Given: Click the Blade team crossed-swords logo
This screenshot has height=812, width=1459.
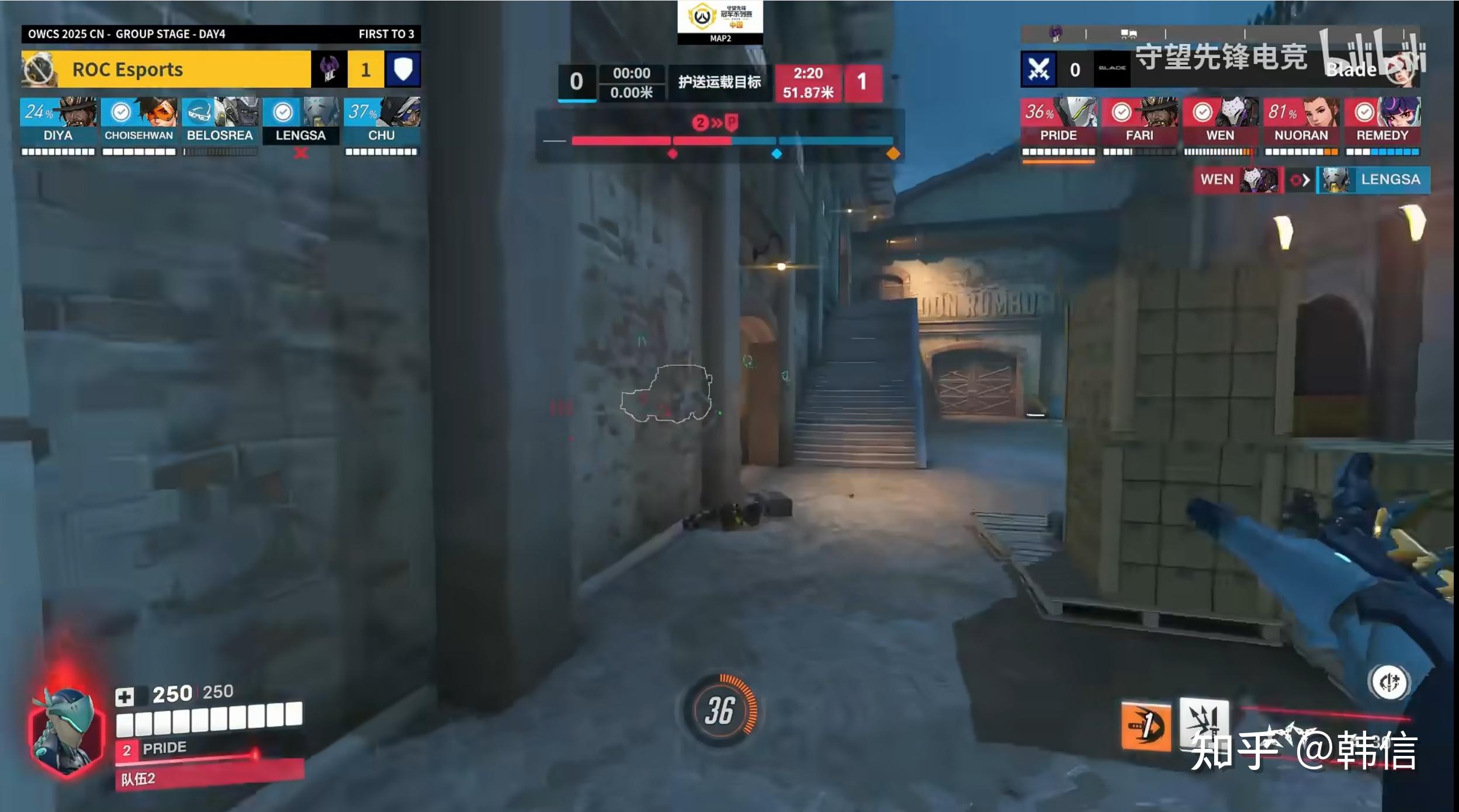Looking at the screenshot, I should (1038, 70).
